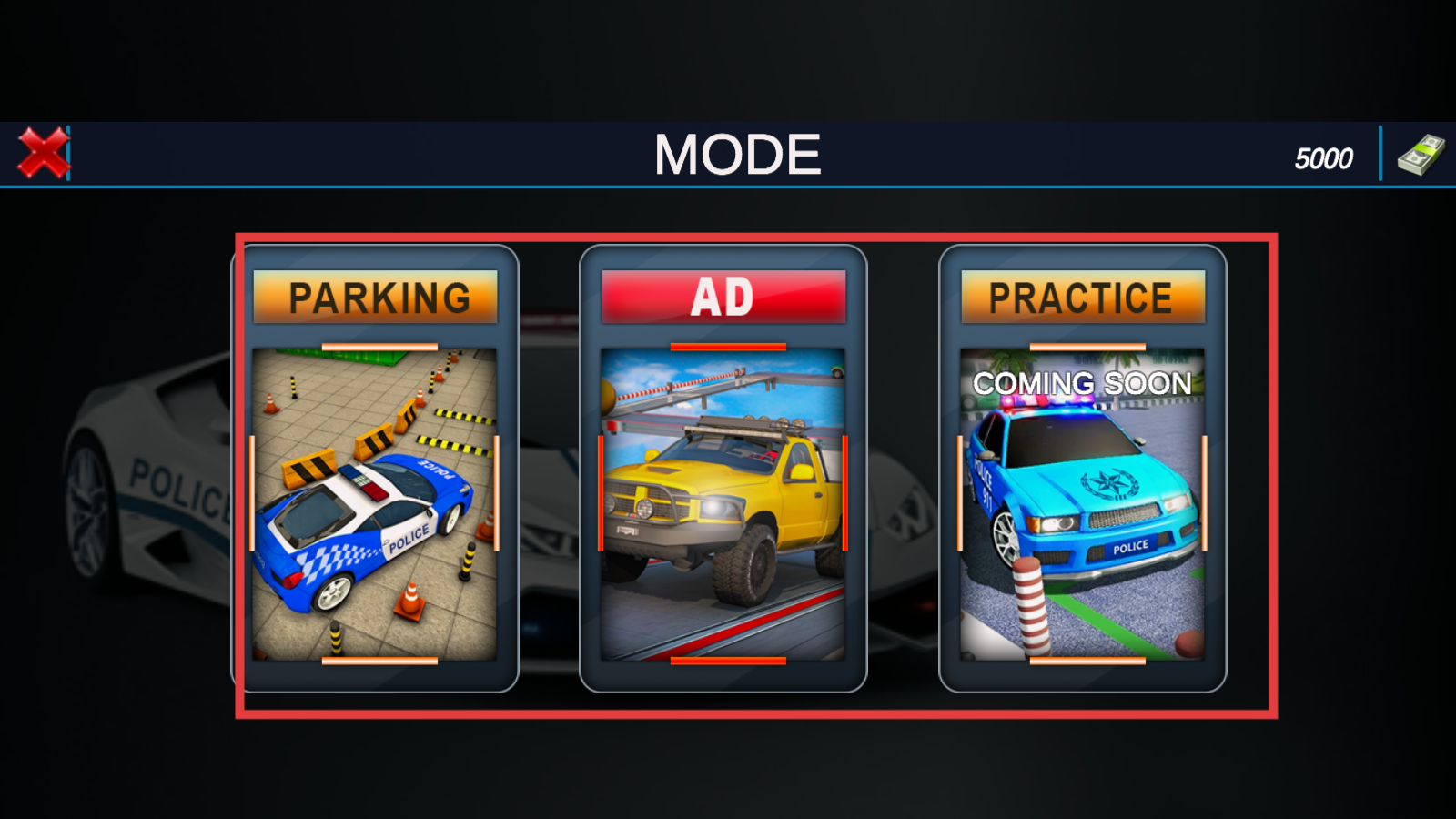Choose the AD mode card

pos(723,469)
